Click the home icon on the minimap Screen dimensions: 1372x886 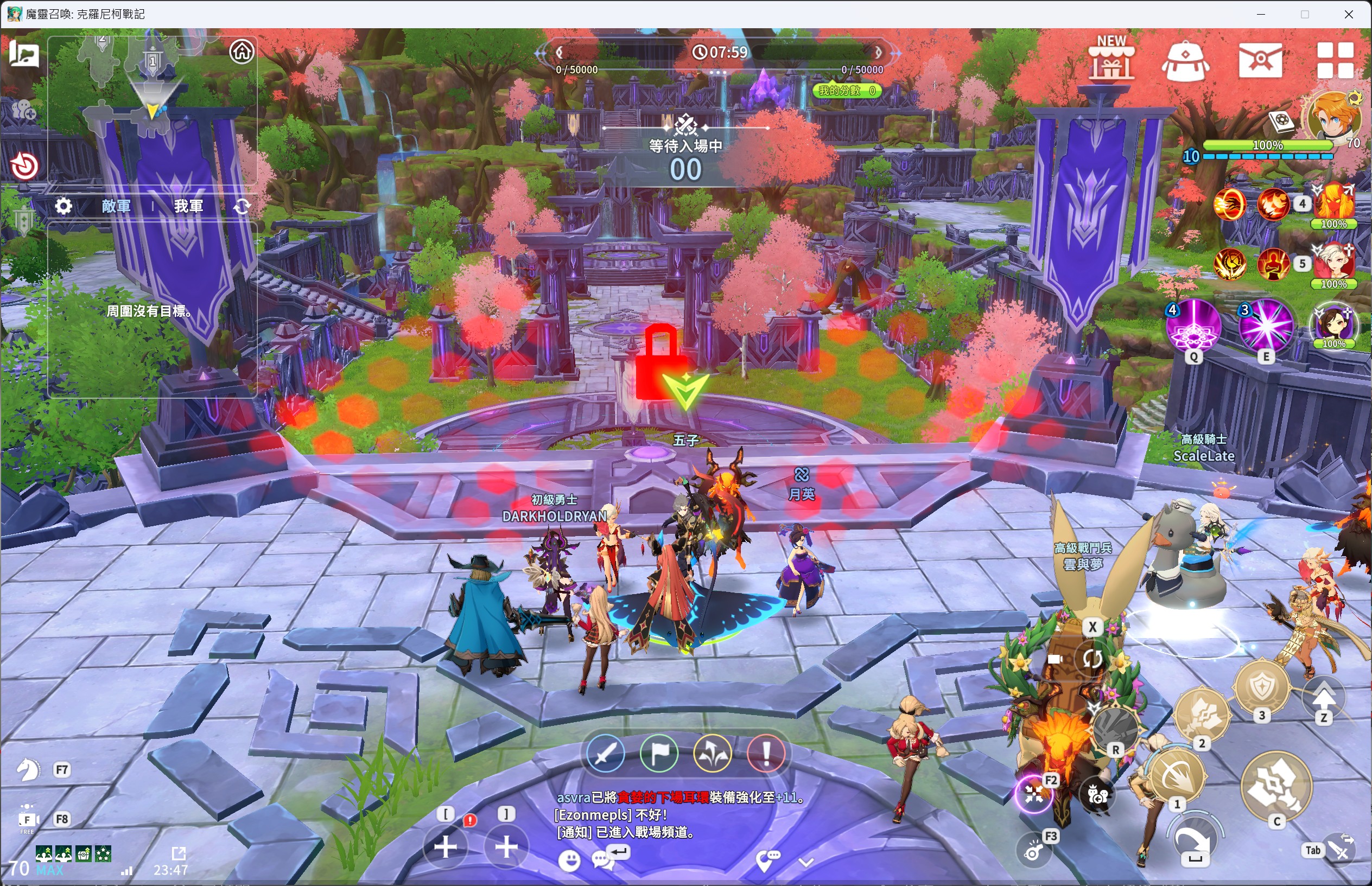coord(242,52)
